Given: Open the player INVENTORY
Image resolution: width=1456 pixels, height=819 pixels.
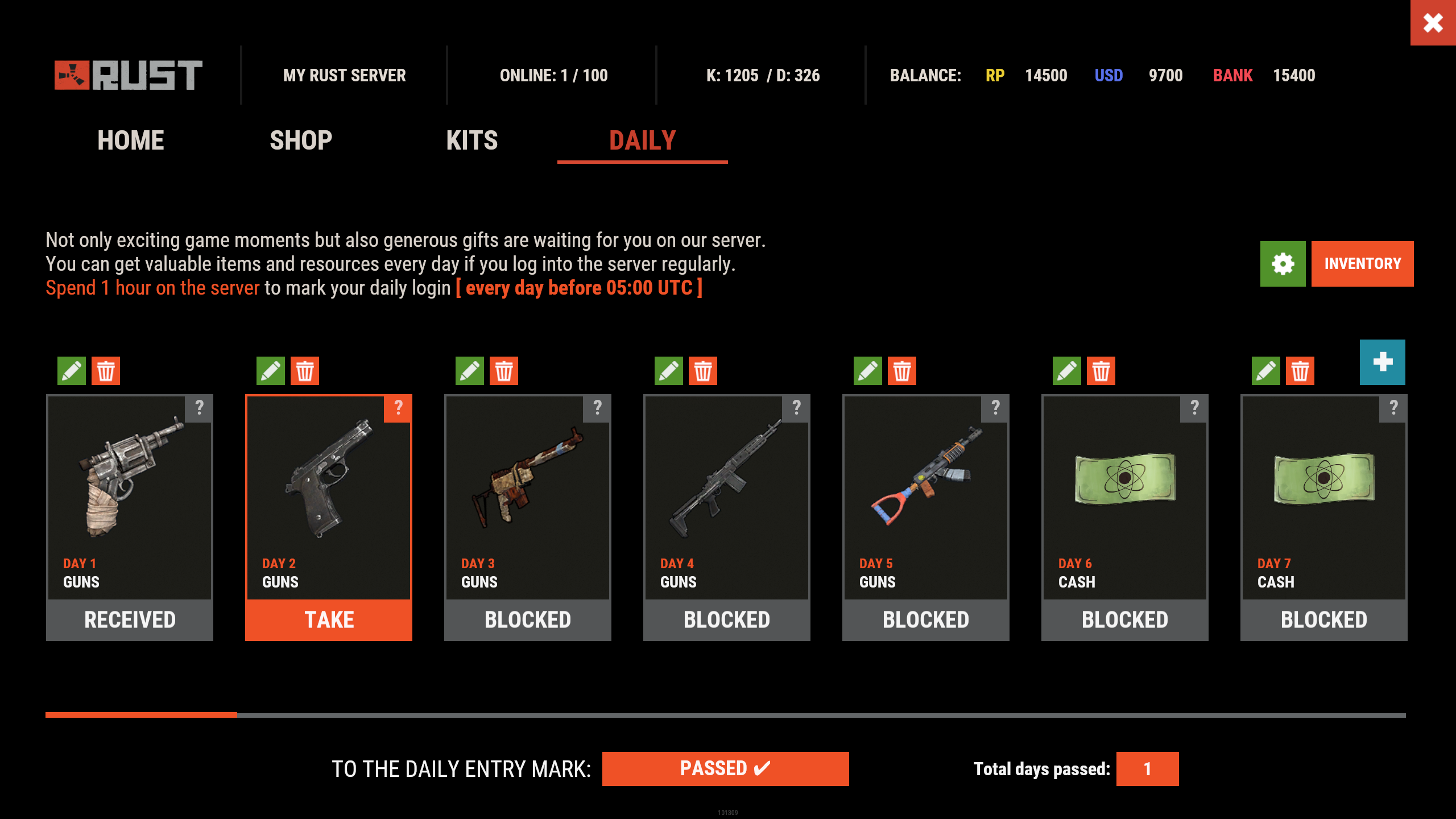Looking at the screenshot, I should (x=1362, y=263).
